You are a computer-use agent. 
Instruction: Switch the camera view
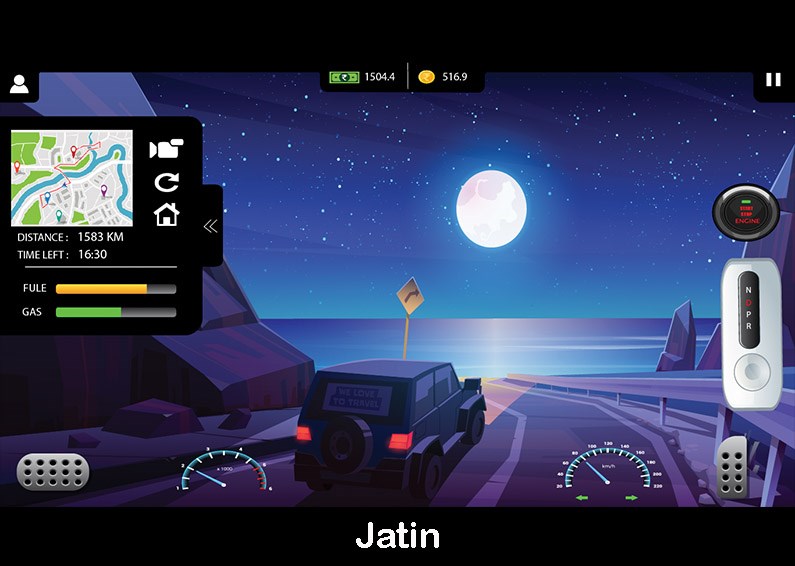166,149
